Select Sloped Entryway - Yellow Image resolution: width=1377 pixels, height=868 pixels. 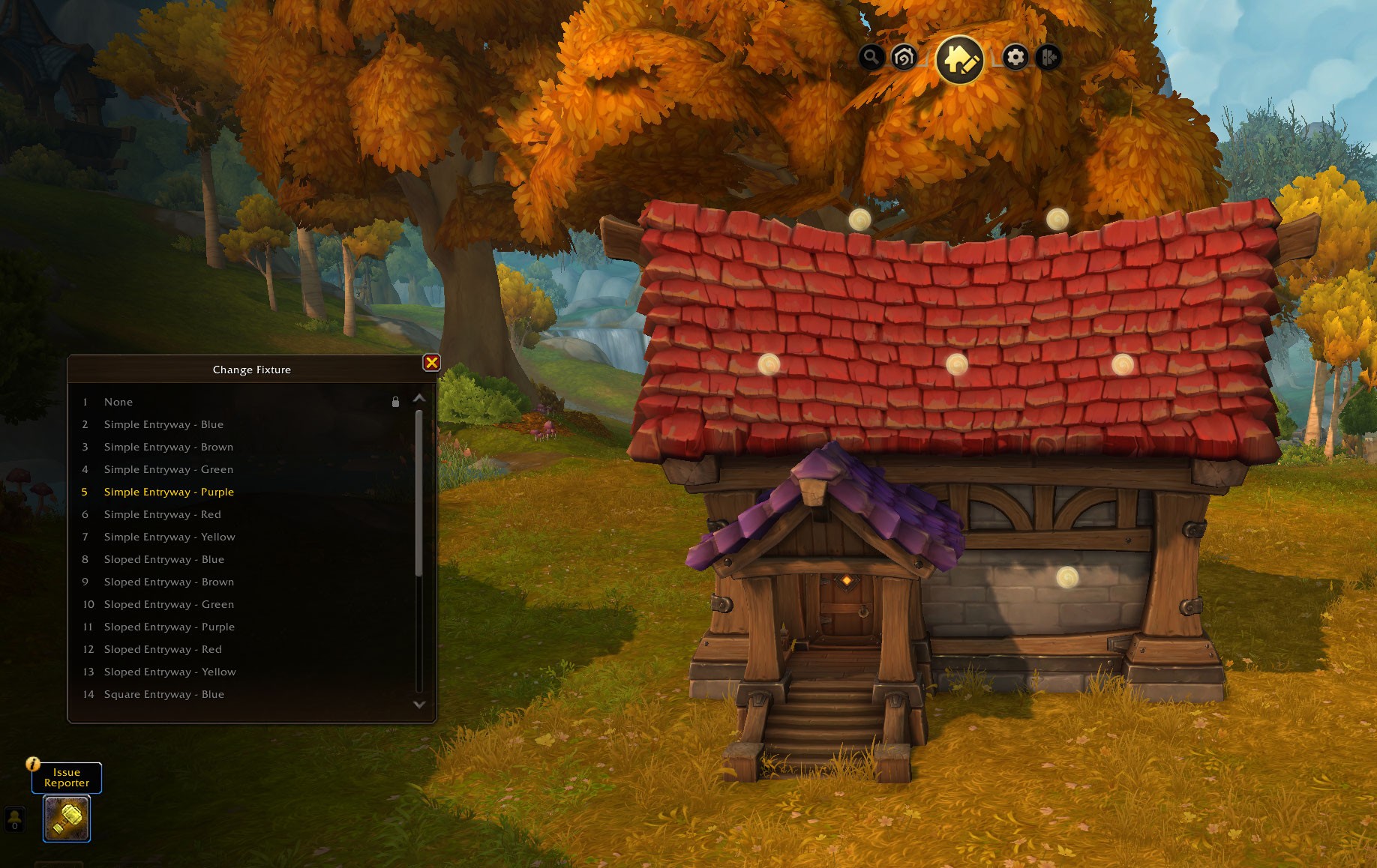[170, 672]
